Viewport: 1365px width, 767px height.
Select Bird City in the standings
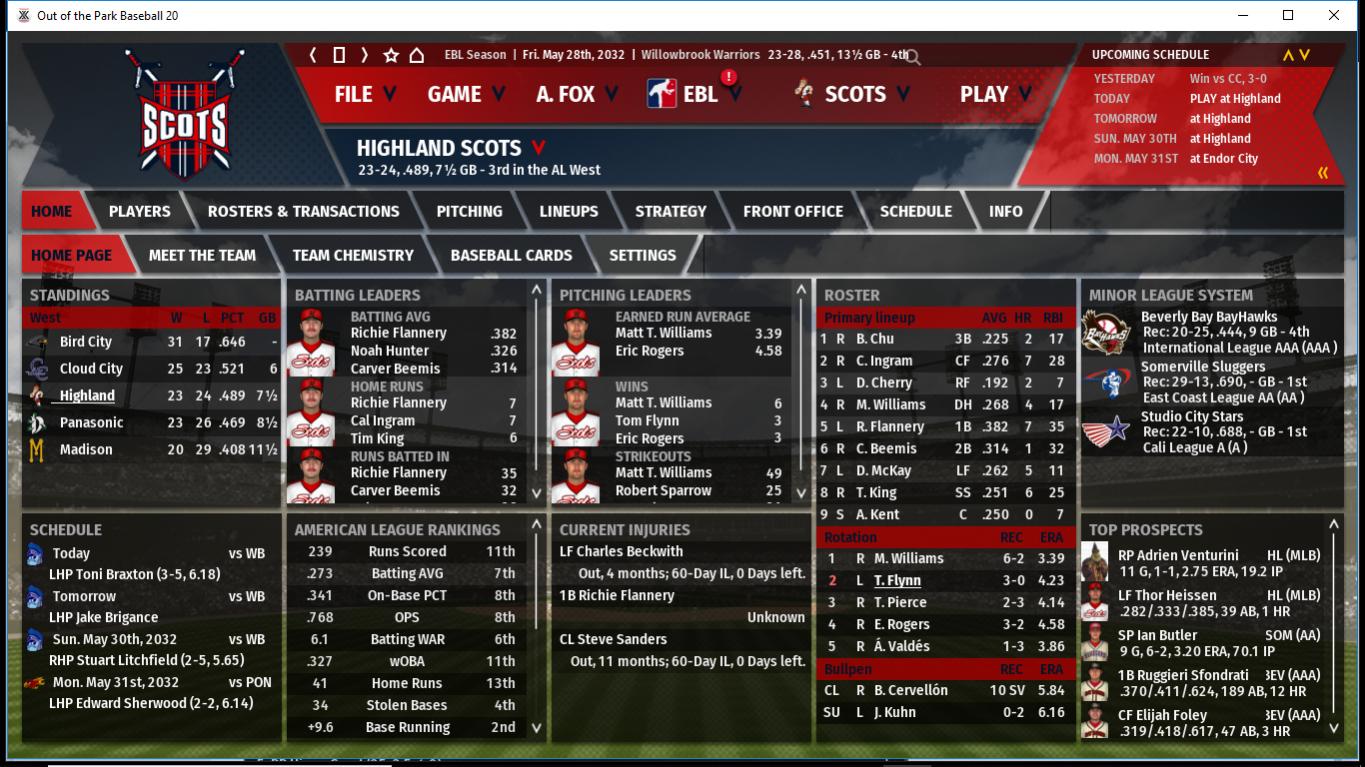click(86, 342)
